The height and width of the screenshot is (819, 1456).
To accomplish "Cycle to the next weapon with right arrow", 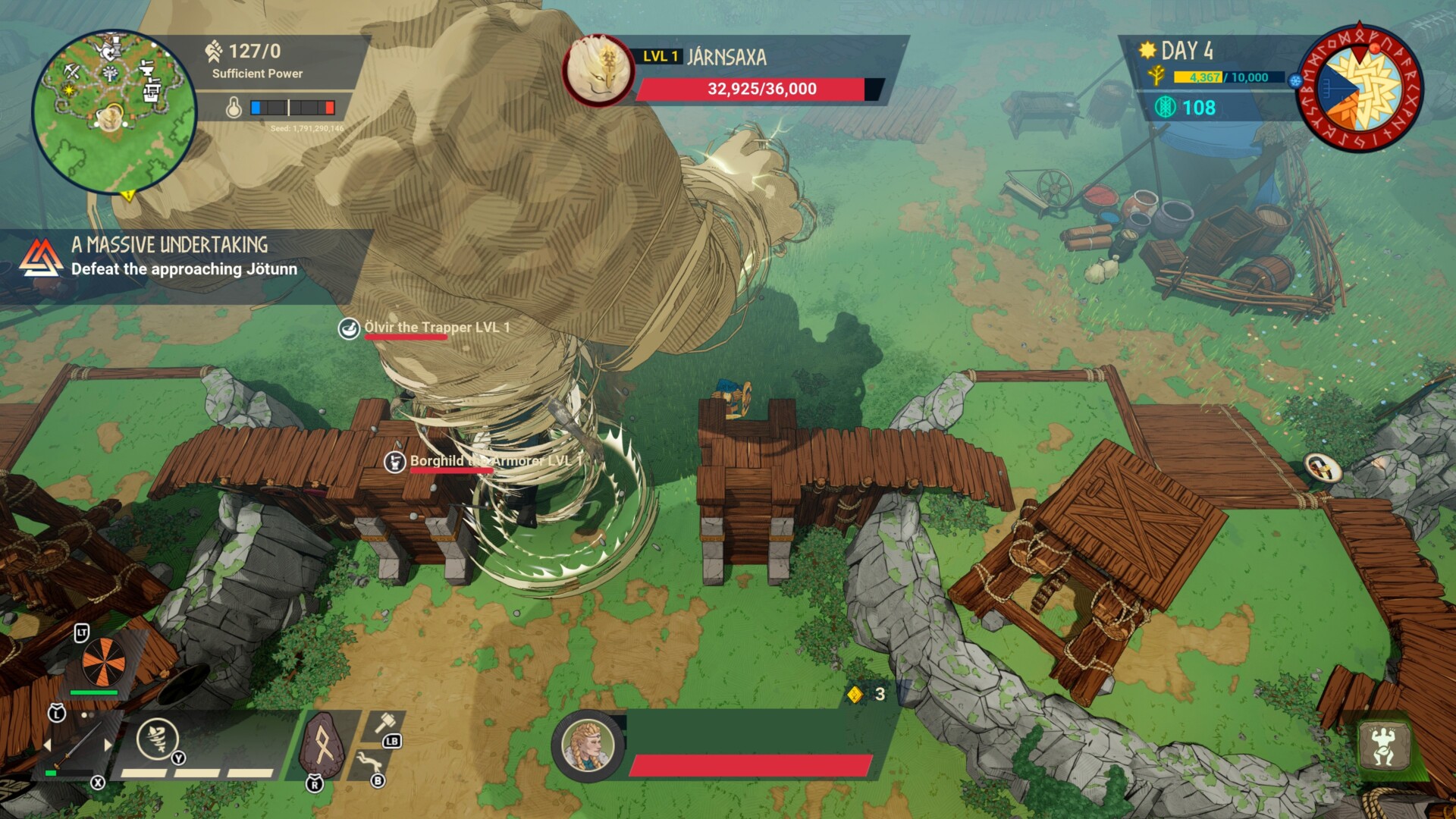I will tap(108, 745).
